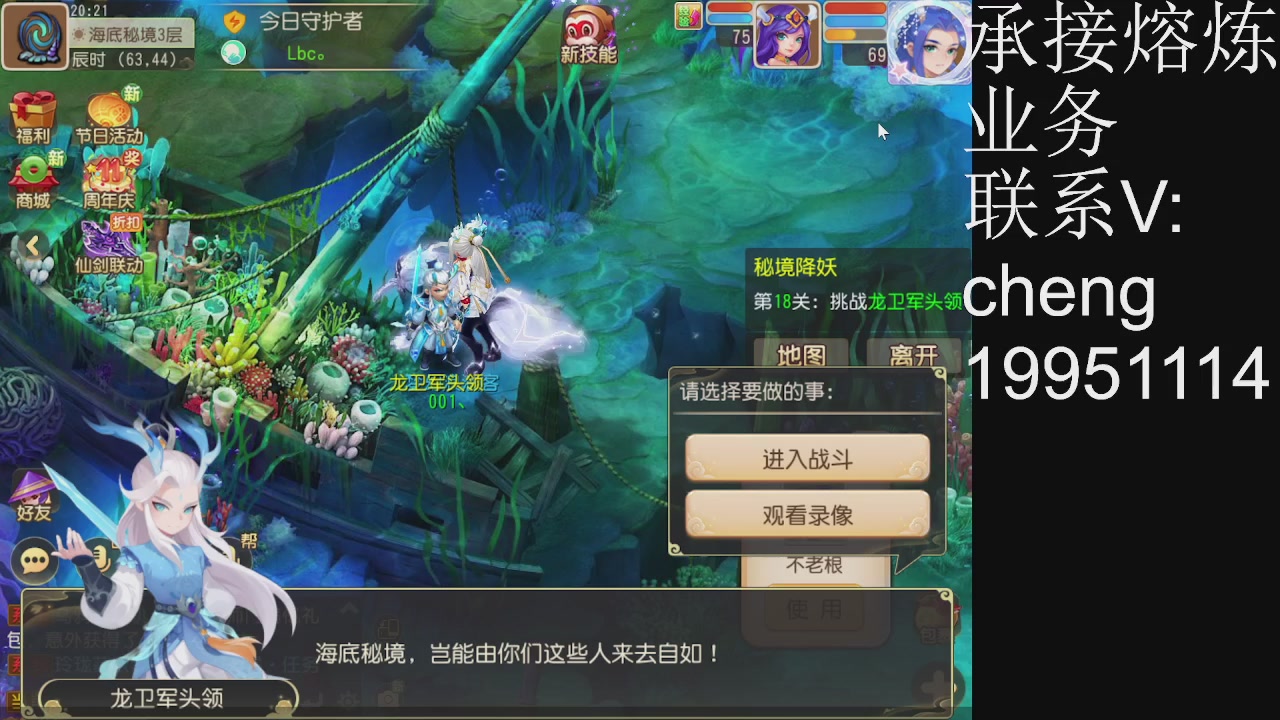1280x720 pixels.
Task: Open the chat bubble icon above the dialog
Action: (33, 560)
